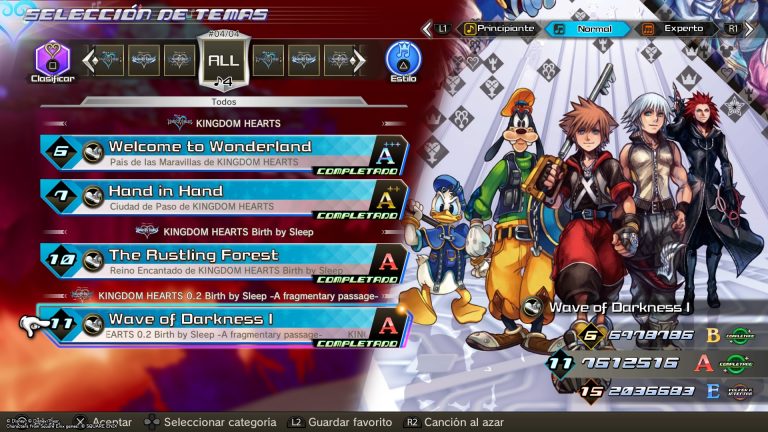The width and height of the screenshot is (768, 432).
Task: Click Guardar favorito option
Action: coord(345,423)
